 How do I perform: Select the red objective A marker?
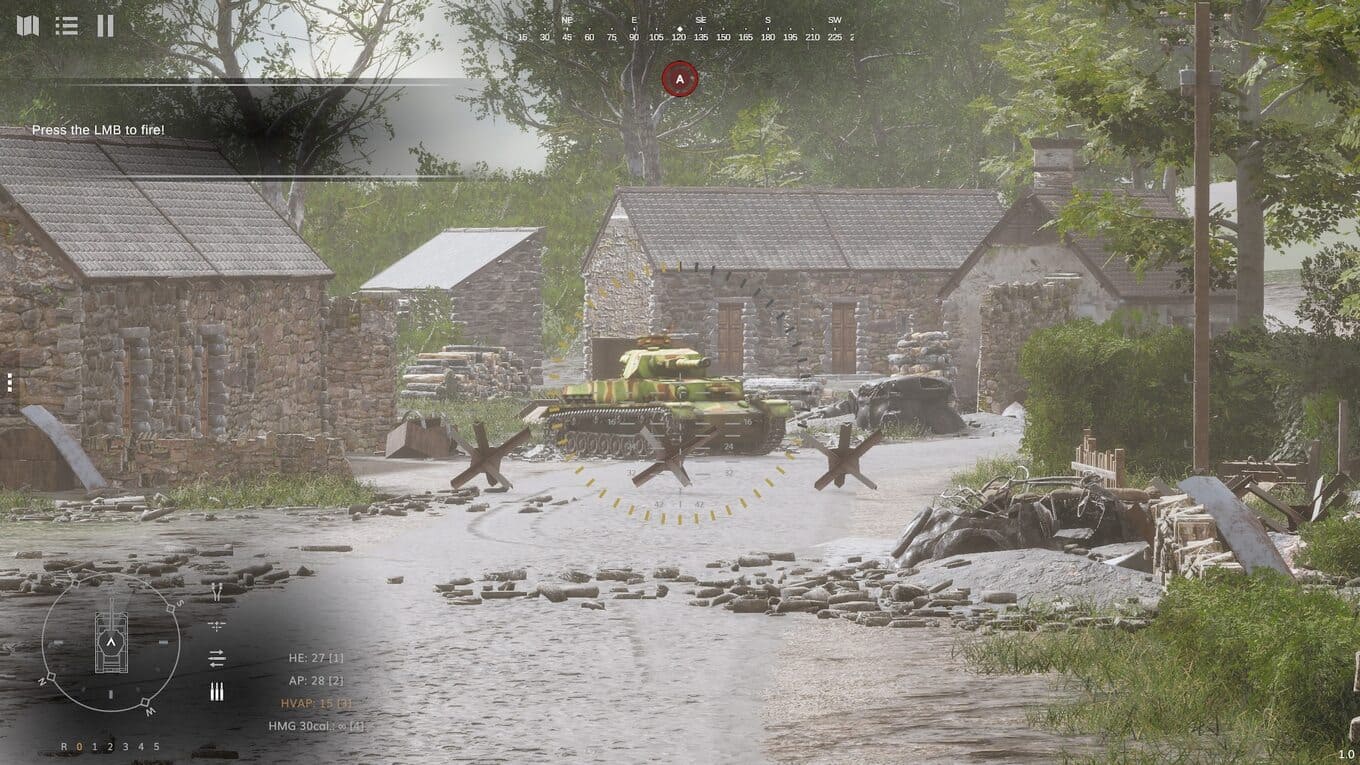680,79
